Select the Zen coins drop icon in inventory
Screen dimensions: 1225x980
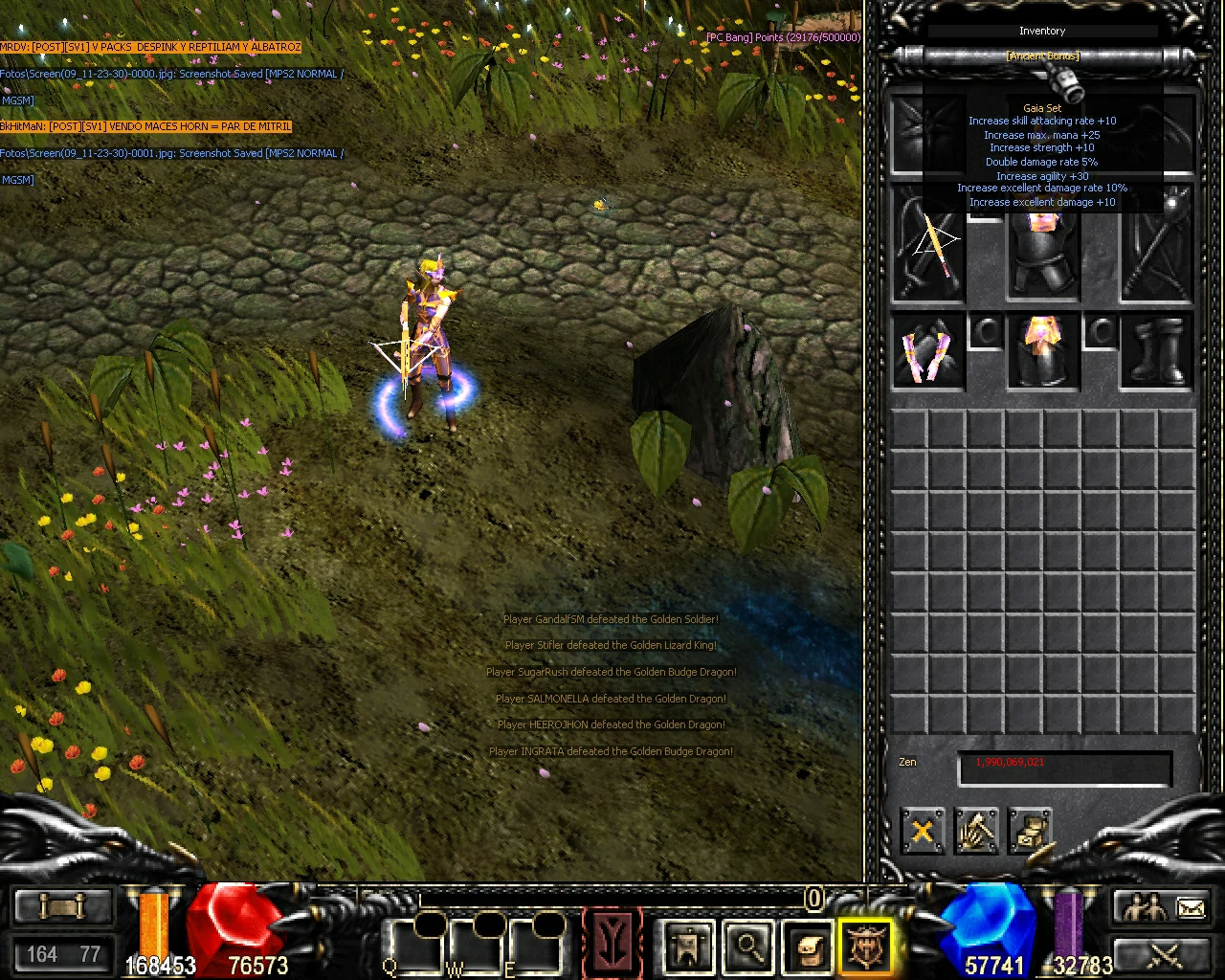pos(1033,831)
